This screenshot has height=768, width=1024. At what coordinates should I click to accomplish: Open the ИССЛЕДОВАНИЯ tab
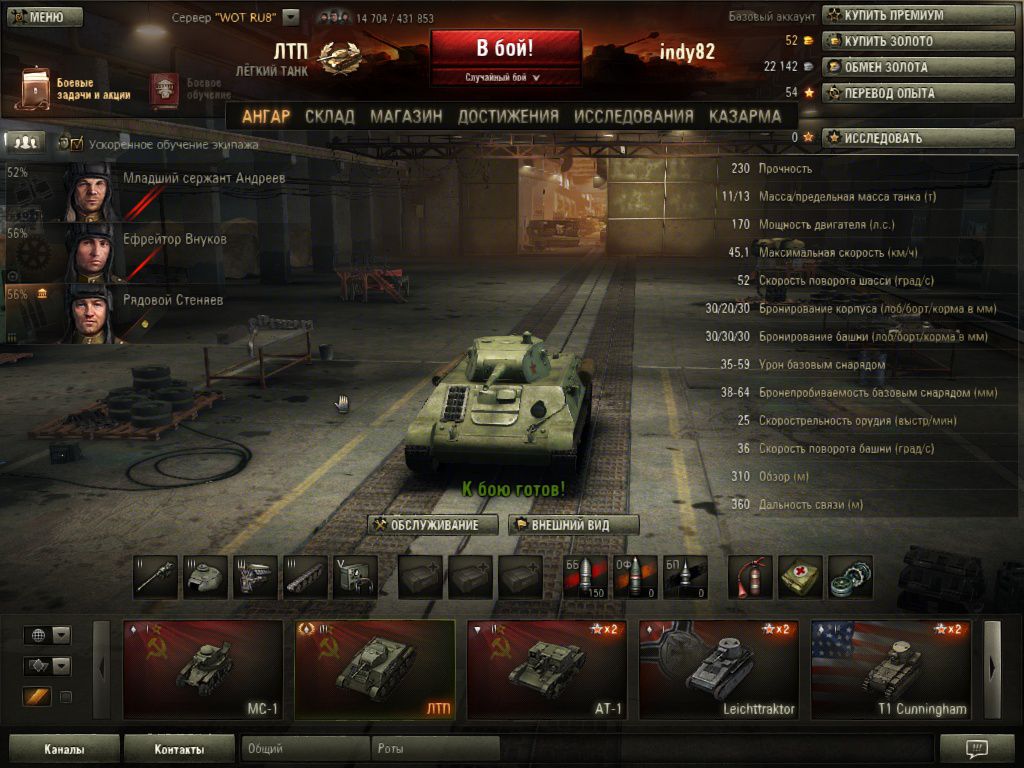point(633,116)
